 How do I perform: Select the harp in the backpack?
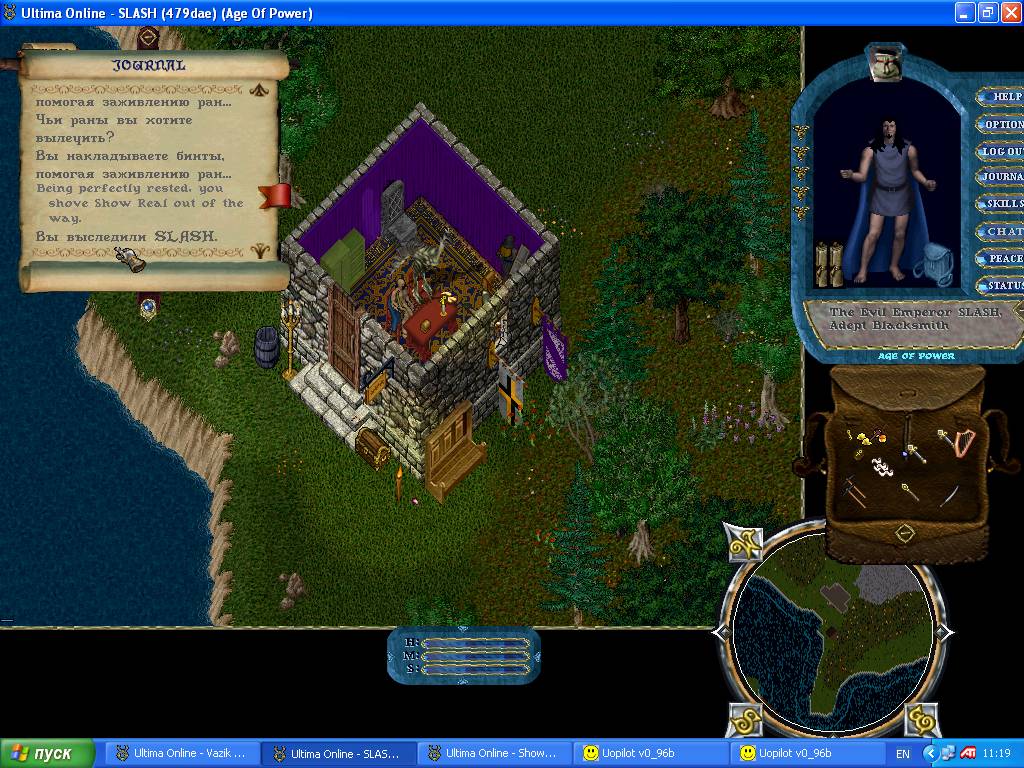(963, 443)
